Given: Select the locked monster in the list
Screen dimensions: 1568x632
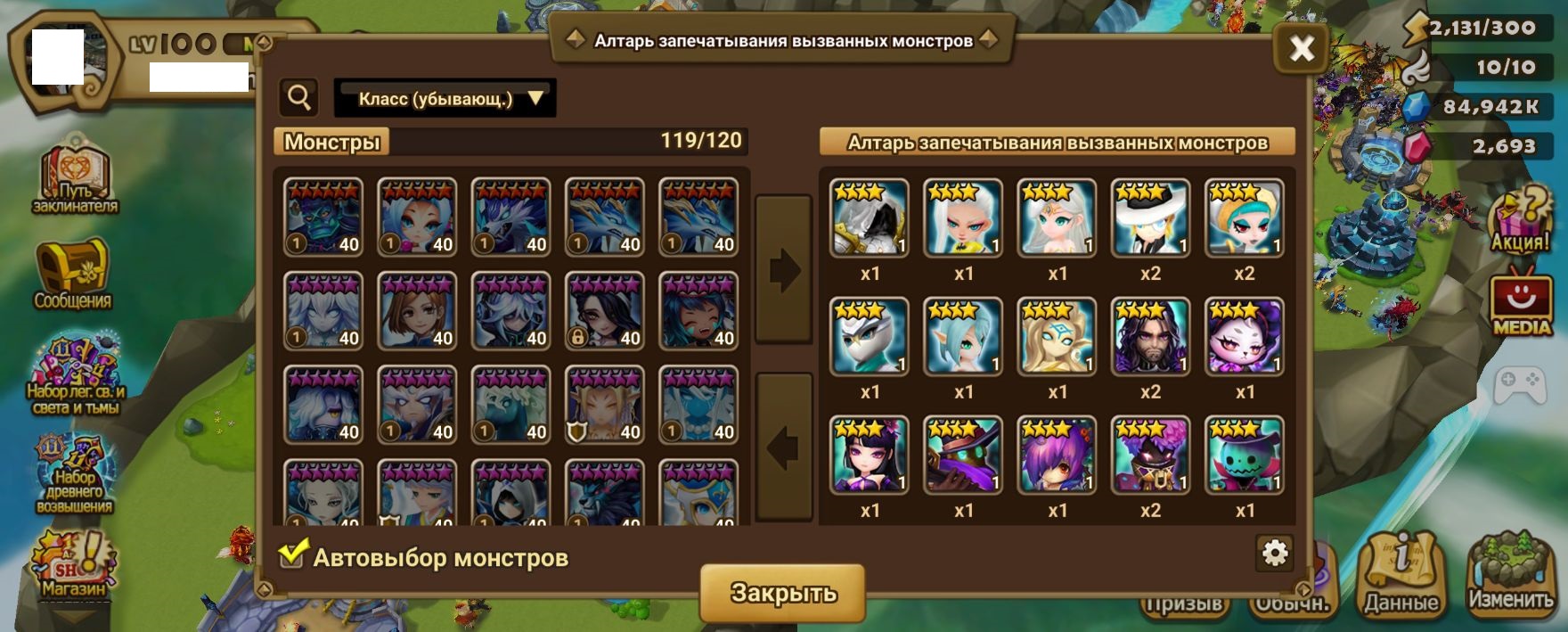Looking at the screenshot, I should [604, 311].
